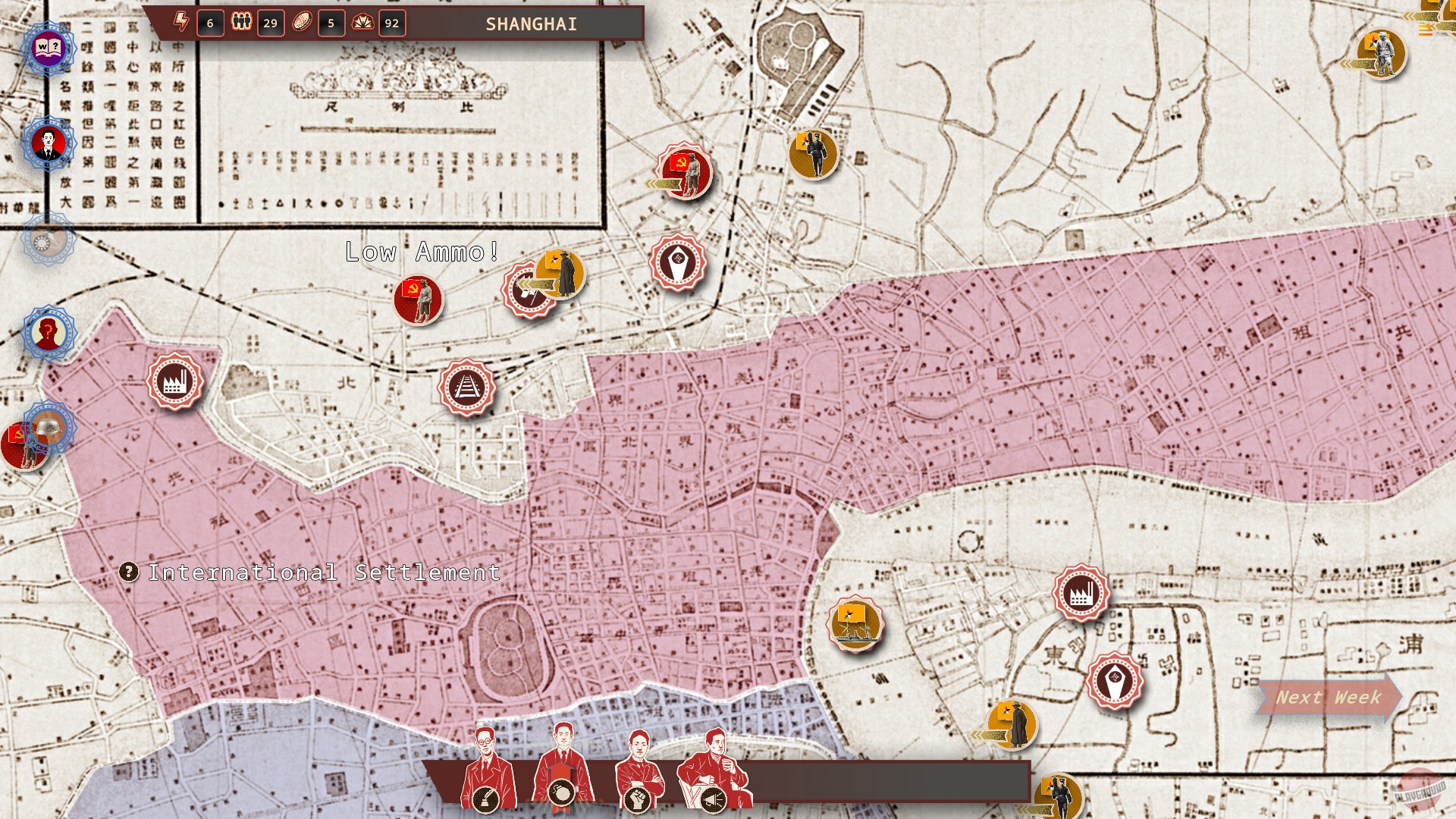Select the writer character with ink pot icon

coord(485,766)
